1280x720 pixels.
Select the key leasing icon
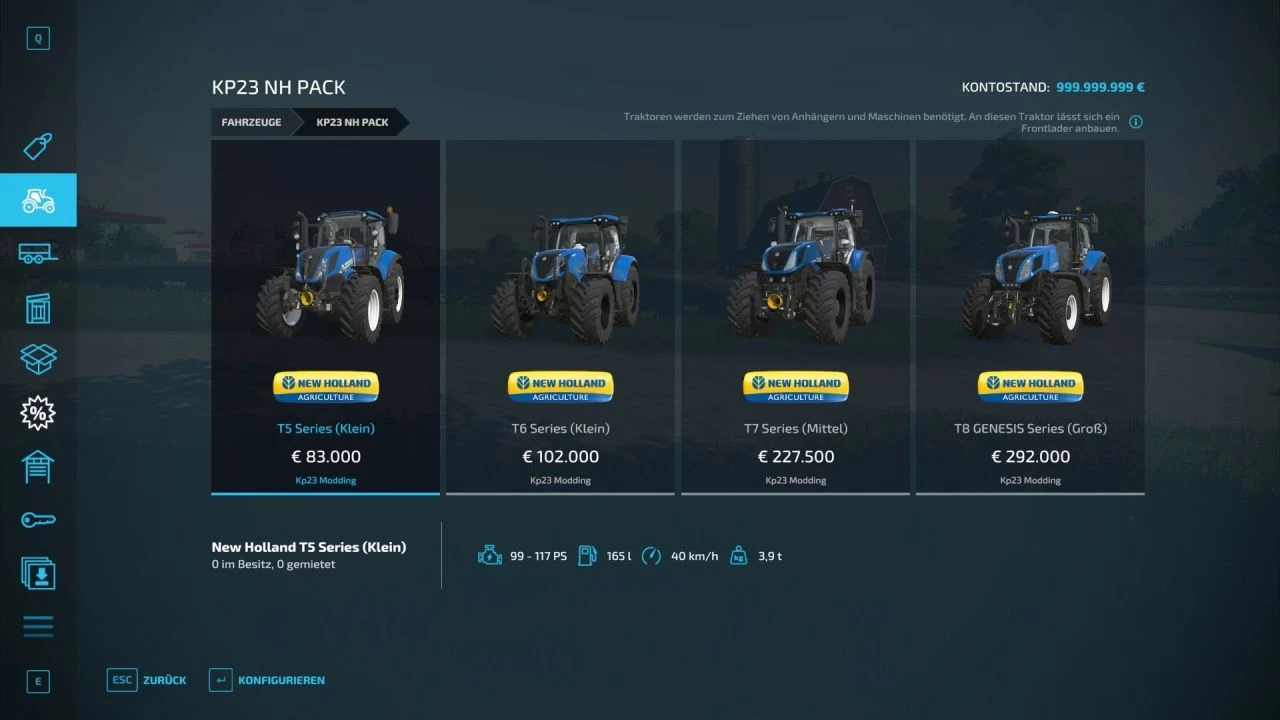tap(38, 519)
